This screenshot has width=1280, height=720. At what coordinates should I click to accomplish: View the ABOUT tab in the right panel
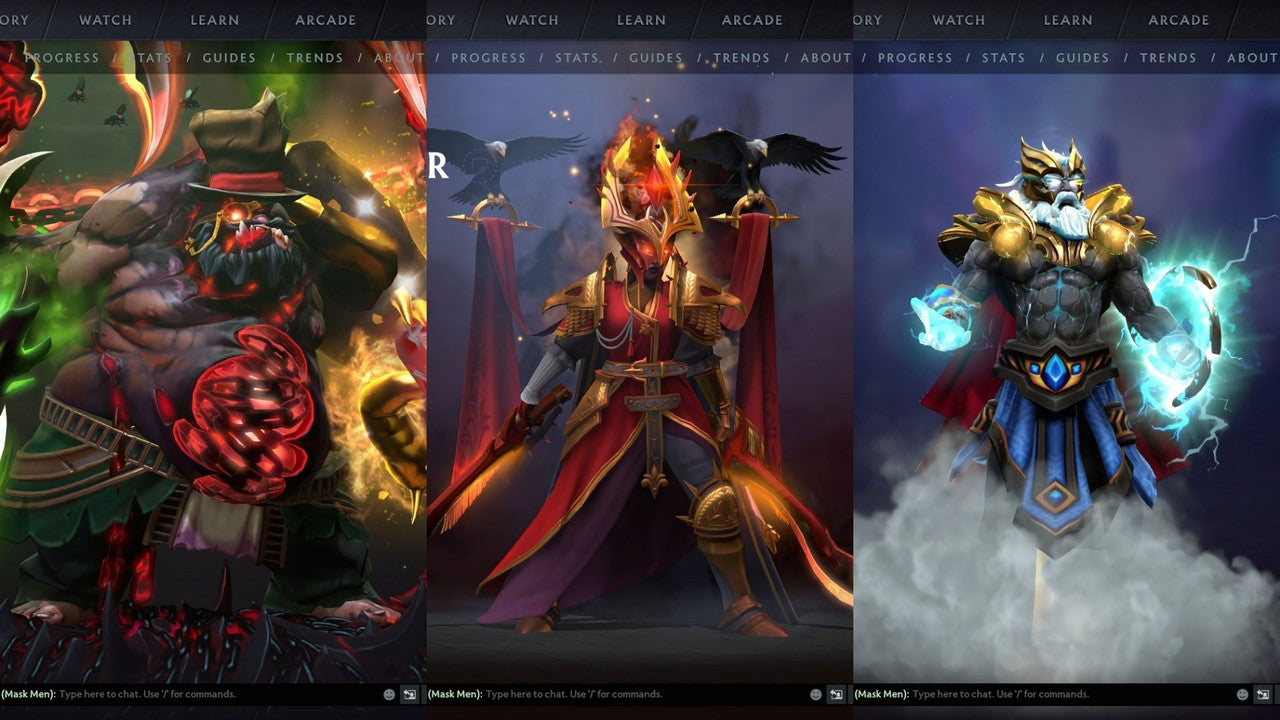tap(1251, 57)
